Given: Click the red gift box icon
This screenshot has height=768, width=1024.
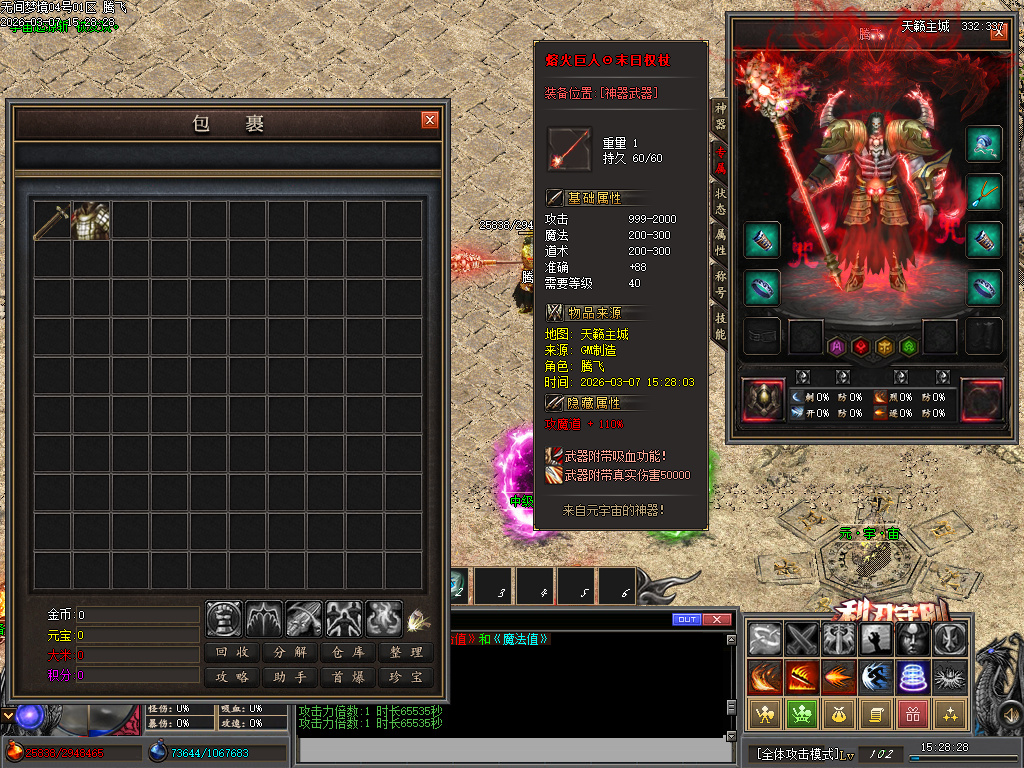Looking at the screenshot, I should pyautogui.click(x=911, y=713).
